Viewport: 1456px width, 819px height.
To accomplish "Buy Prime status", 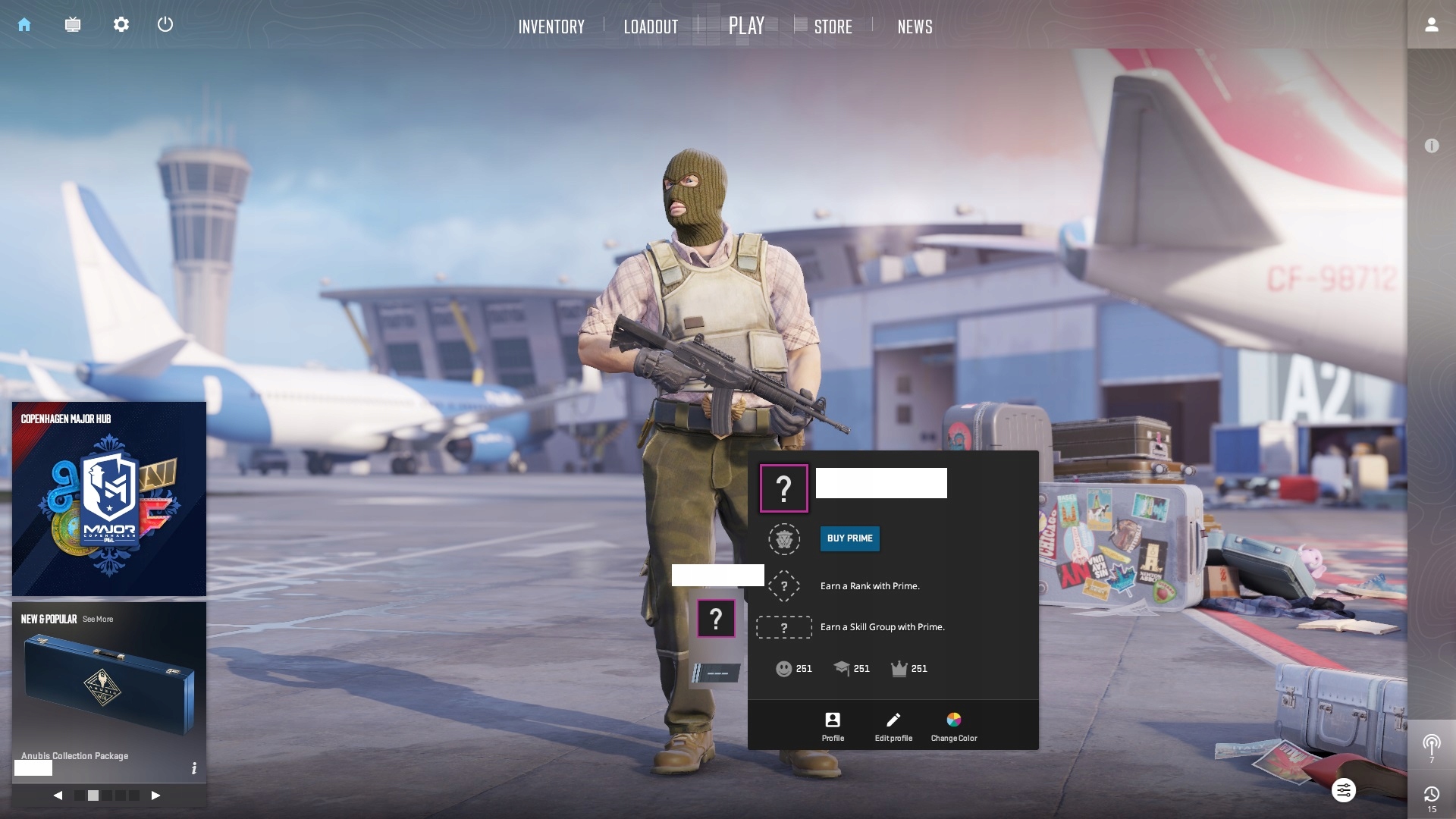I will [x=849, y=538].
